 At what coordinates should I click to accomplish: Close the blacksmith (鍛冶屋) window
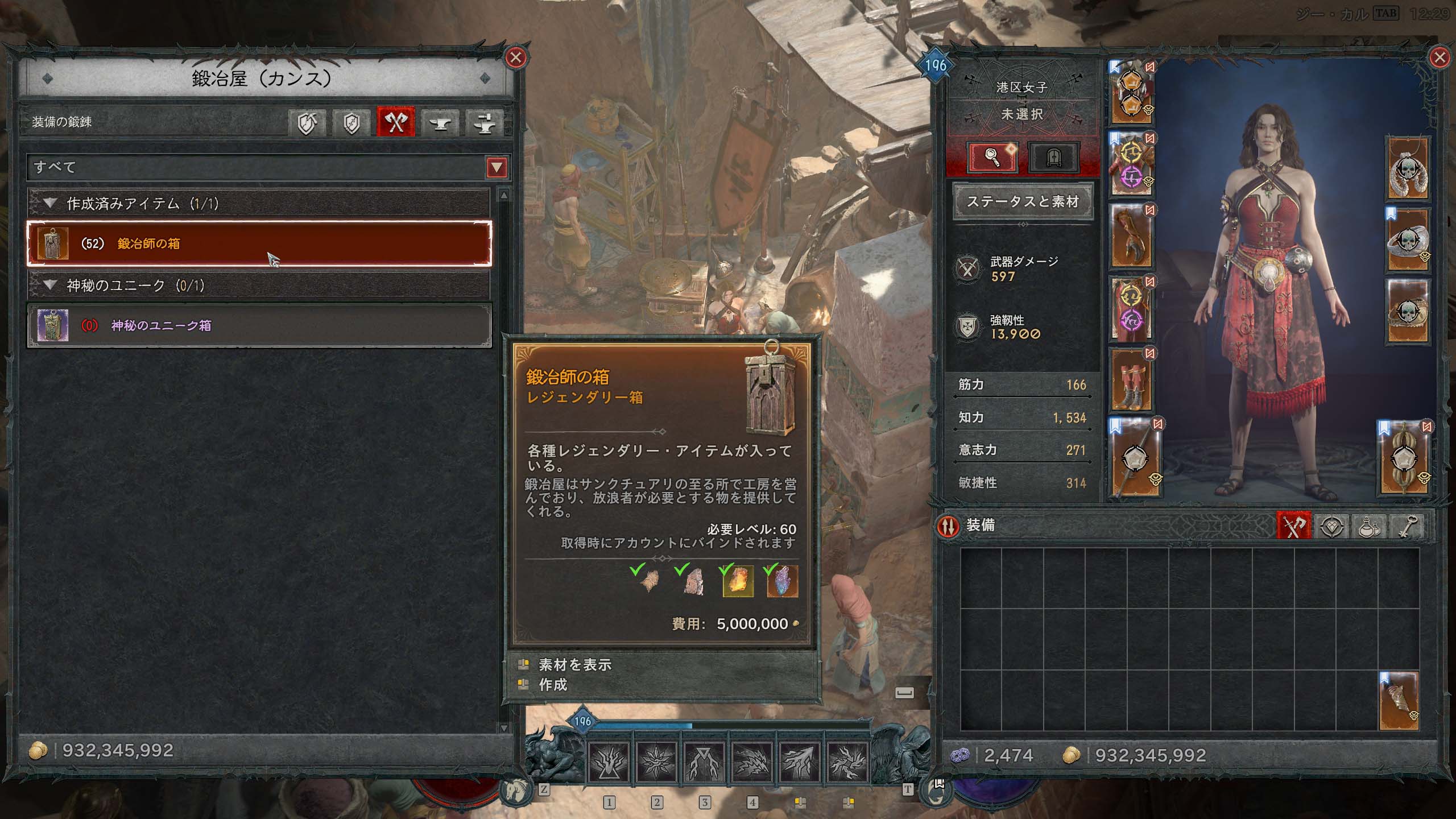[x=516, y=57]
